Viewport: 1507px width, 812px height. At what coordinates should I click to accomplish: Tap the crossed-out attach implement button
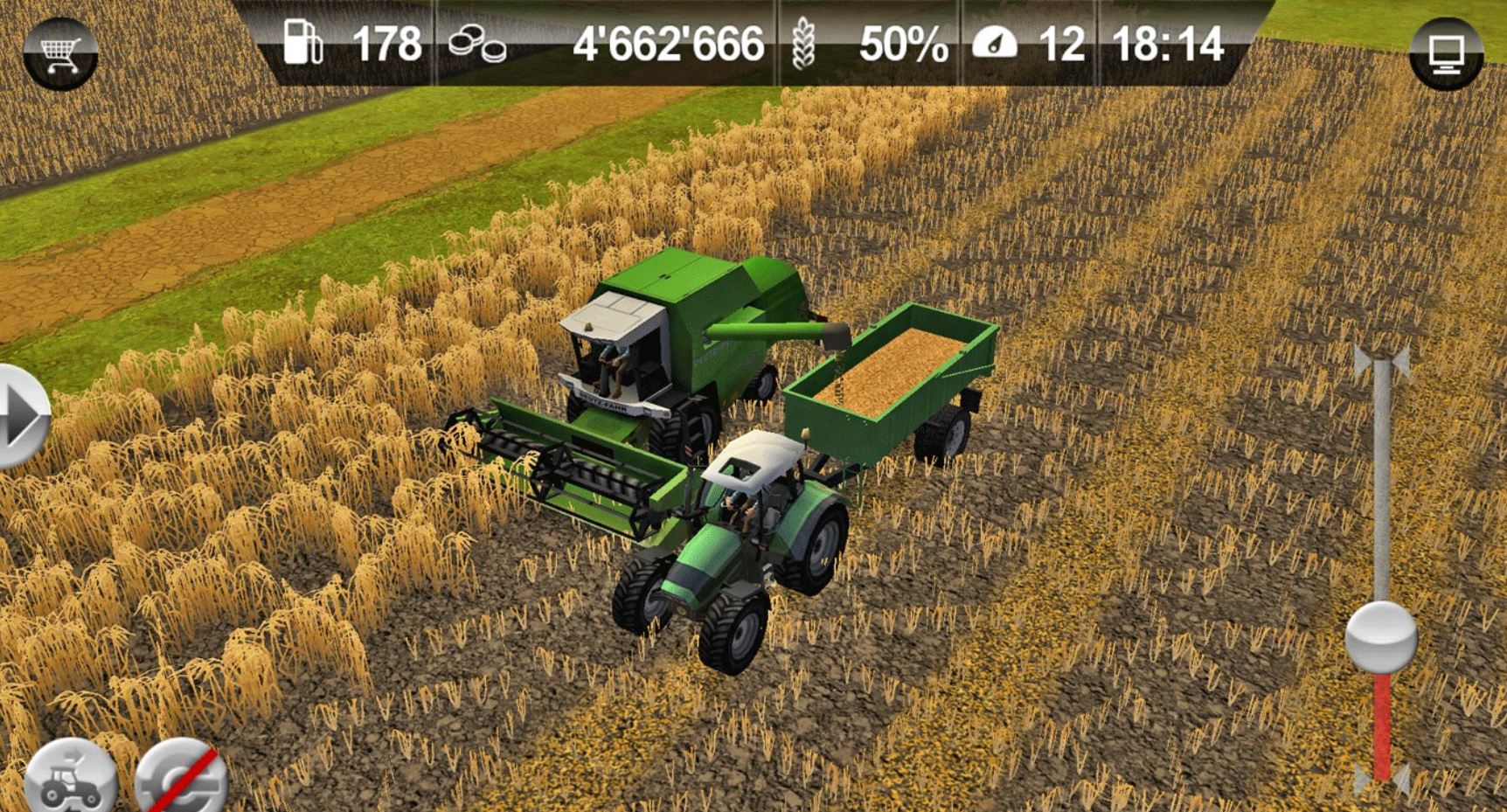(x=182, y=780)
